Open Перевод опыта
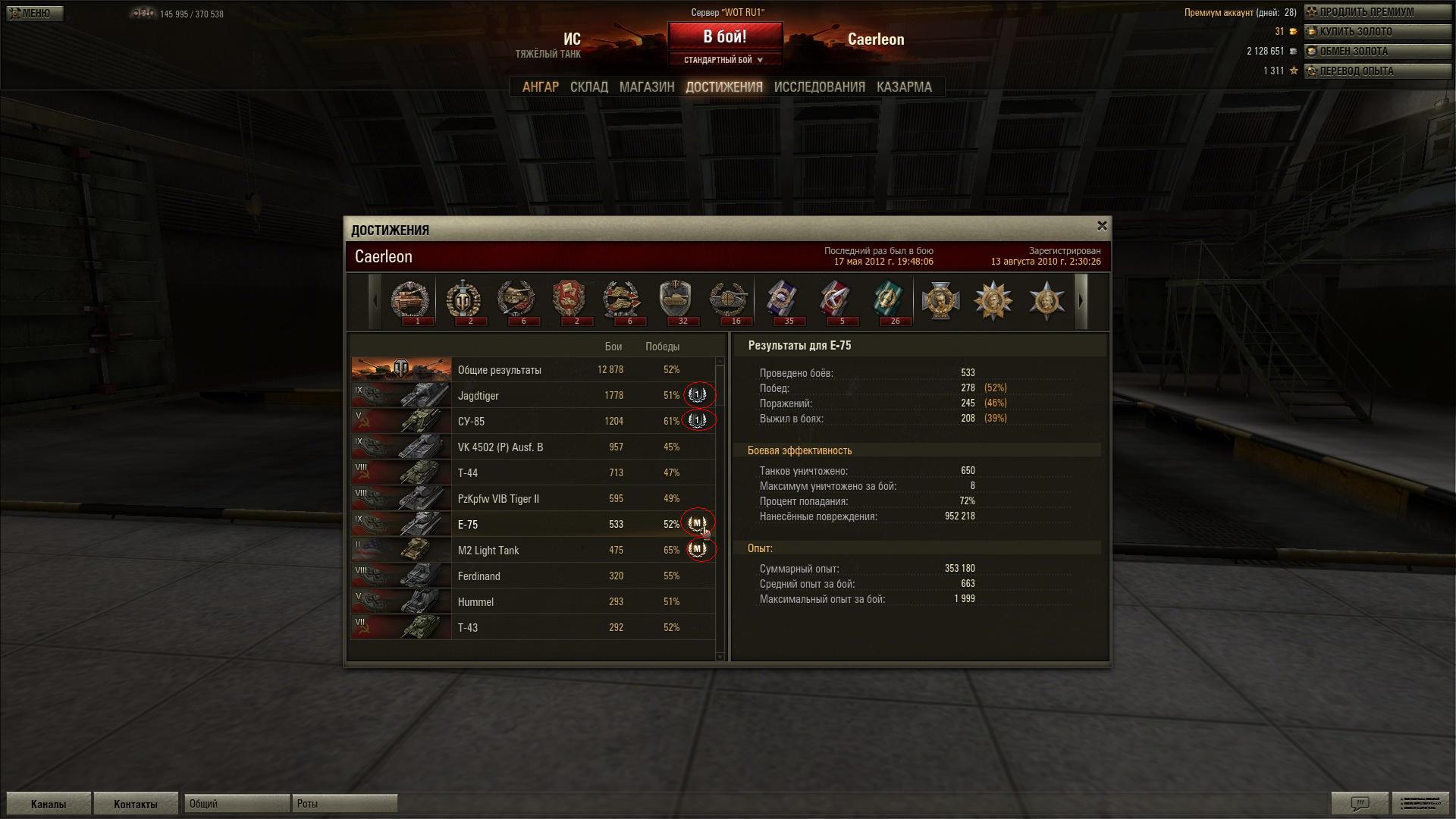This screenshot has width=1456, height=819. tap(1376, 71)
